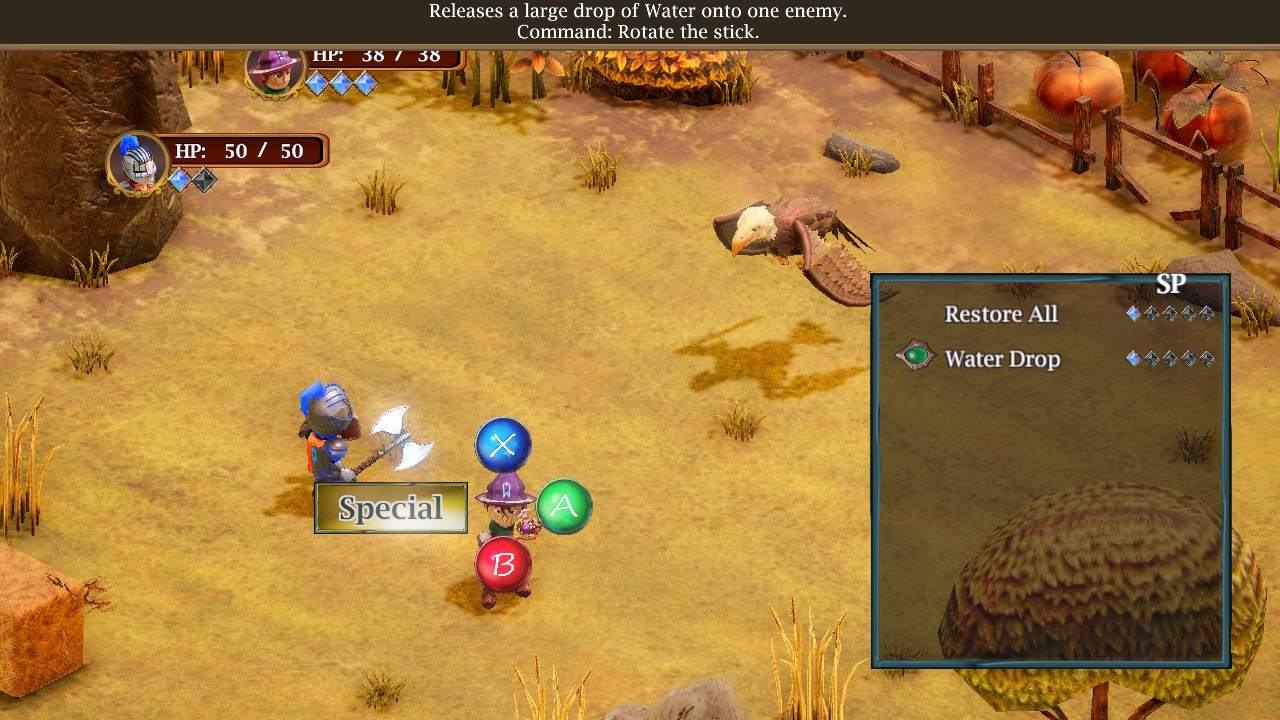The height and width of the screenshot is (720, 1280).
Task: Click the lit SP diamond next to Water Drop
Action: (x=1133, y=358)
